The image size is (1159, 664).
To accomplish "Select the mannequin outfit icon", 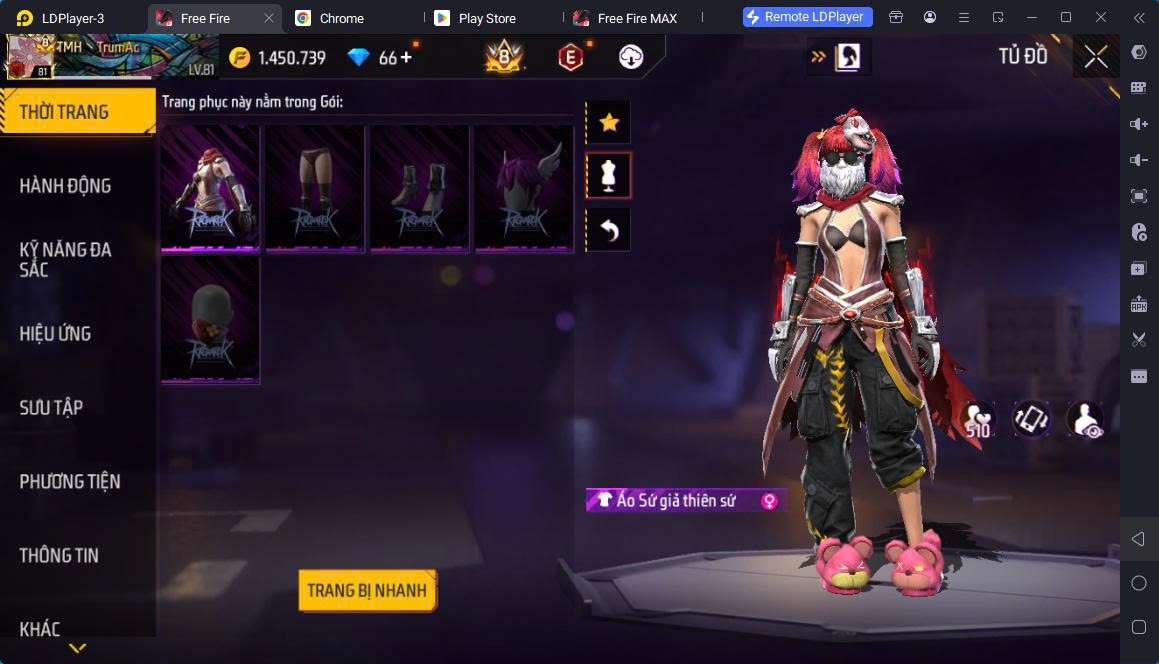I will pyautogui.click(x=608, y=176).
